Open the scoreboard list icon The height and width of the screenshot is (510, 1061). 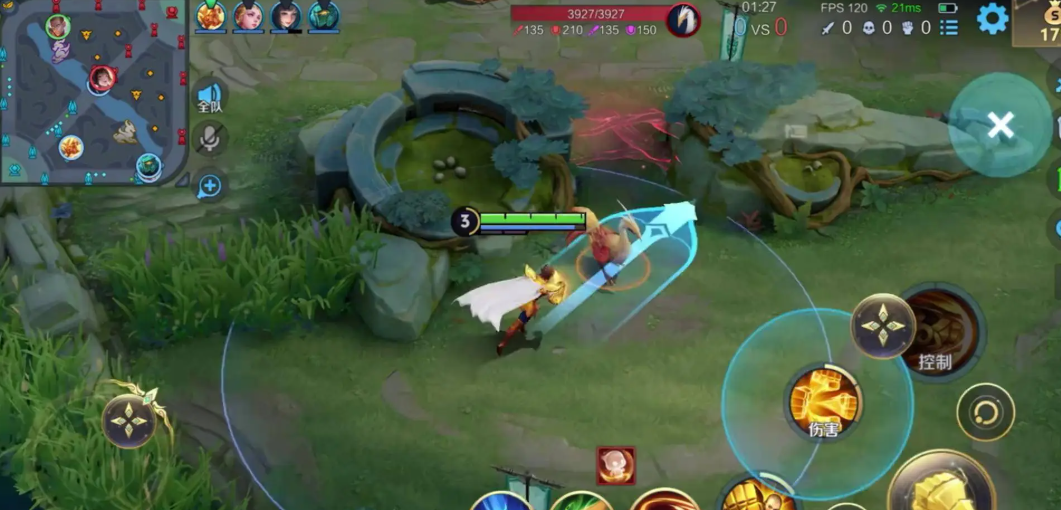(x=948, y=28)
